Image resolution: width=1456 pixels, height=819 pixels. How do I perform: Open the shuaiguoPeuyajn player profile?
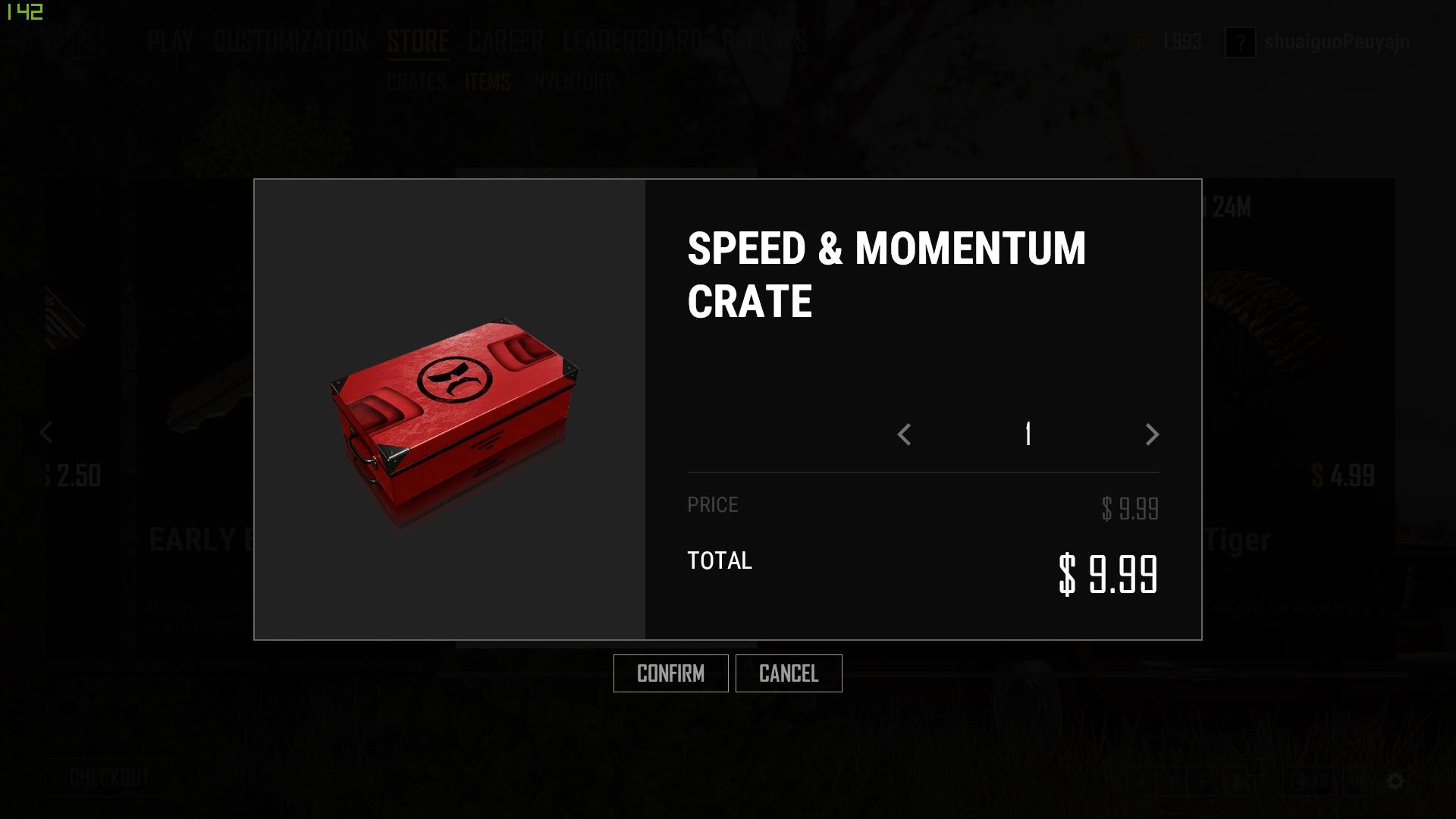1336,42
